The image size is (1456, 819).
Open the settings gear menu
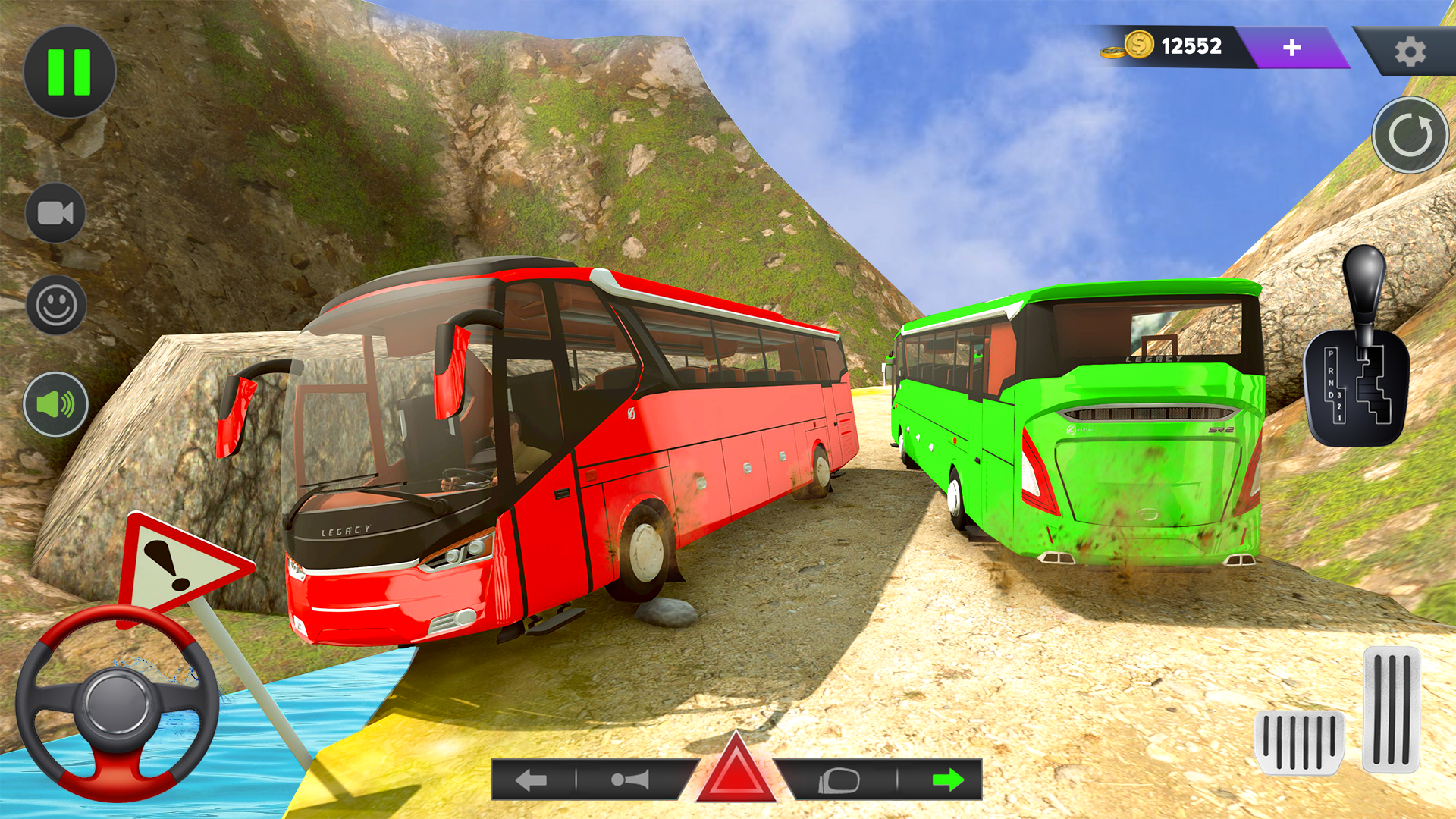pos(1412,50)
